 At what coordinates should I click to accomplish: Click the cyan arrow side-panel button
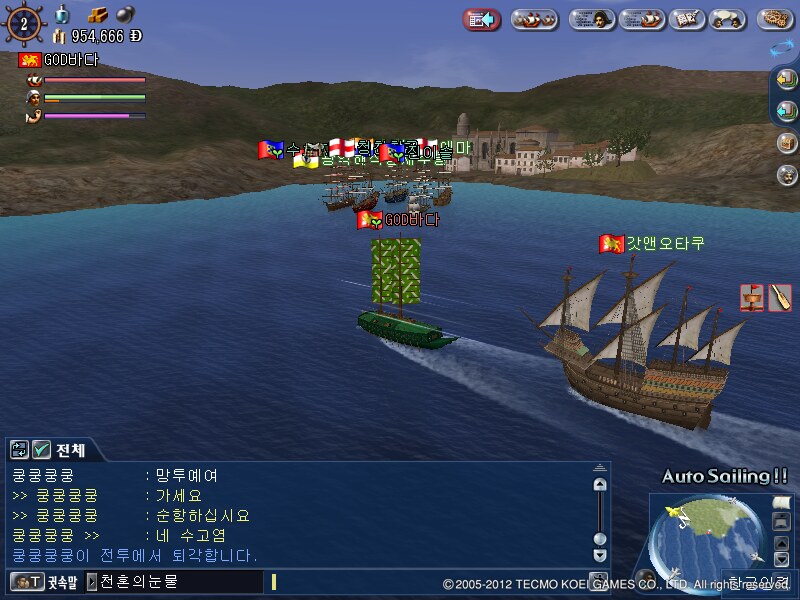pos(787,111)
